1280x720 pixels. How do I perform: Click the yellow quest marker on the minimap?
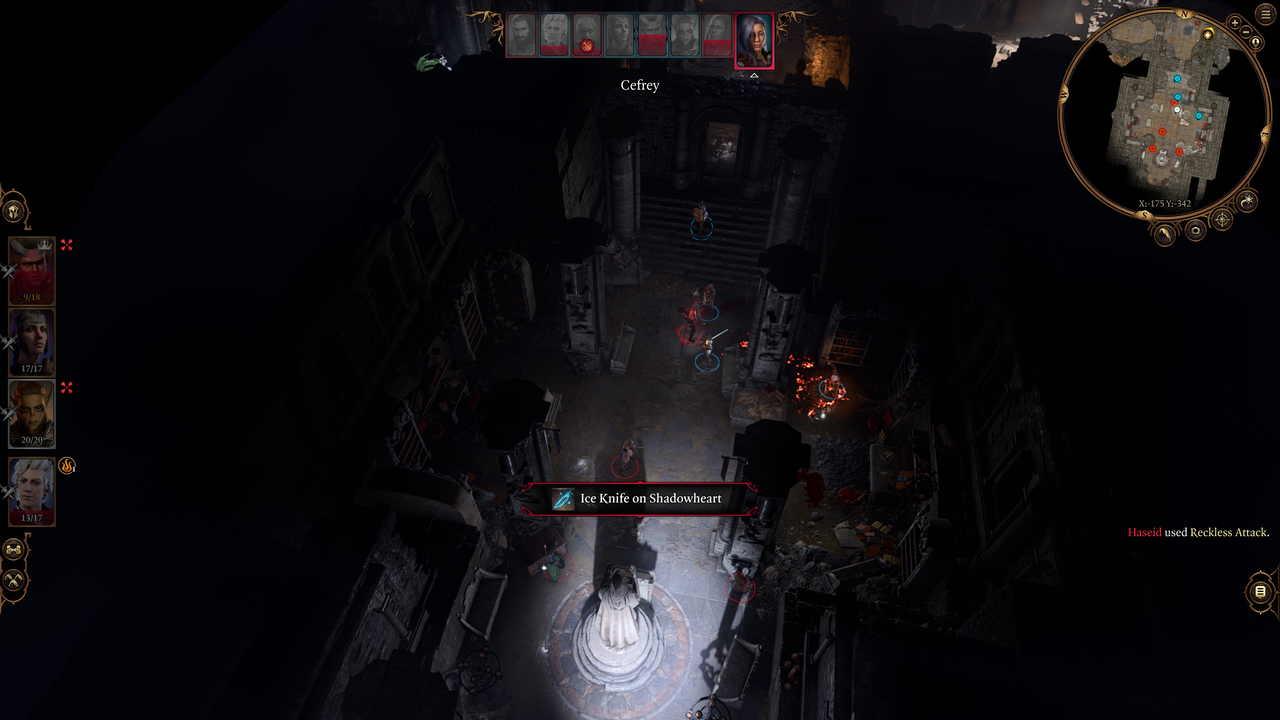click(1208, 35)
